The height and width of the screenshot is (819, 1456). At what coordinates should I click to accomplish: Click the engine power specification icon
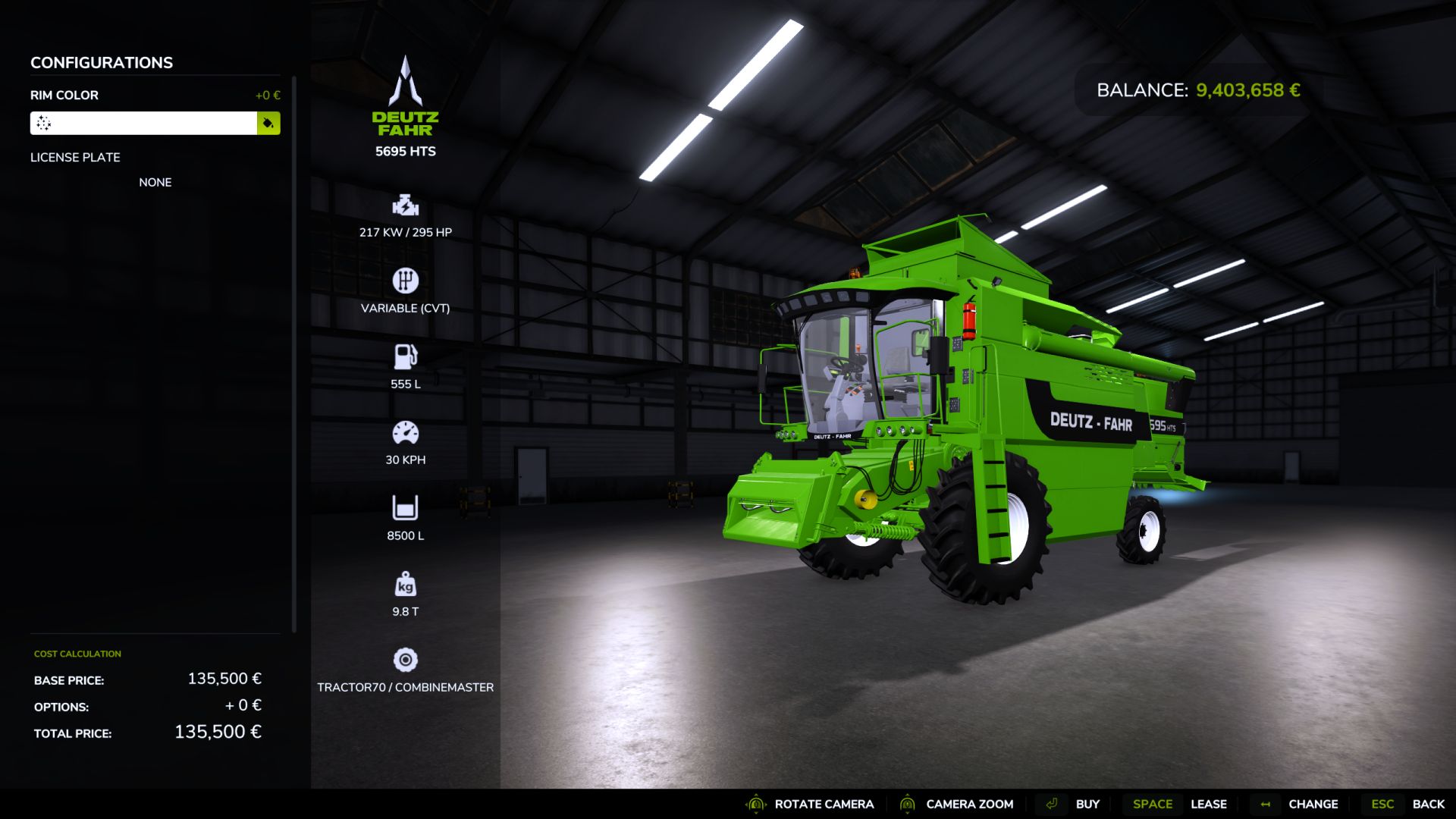click(x=405, y=205)
